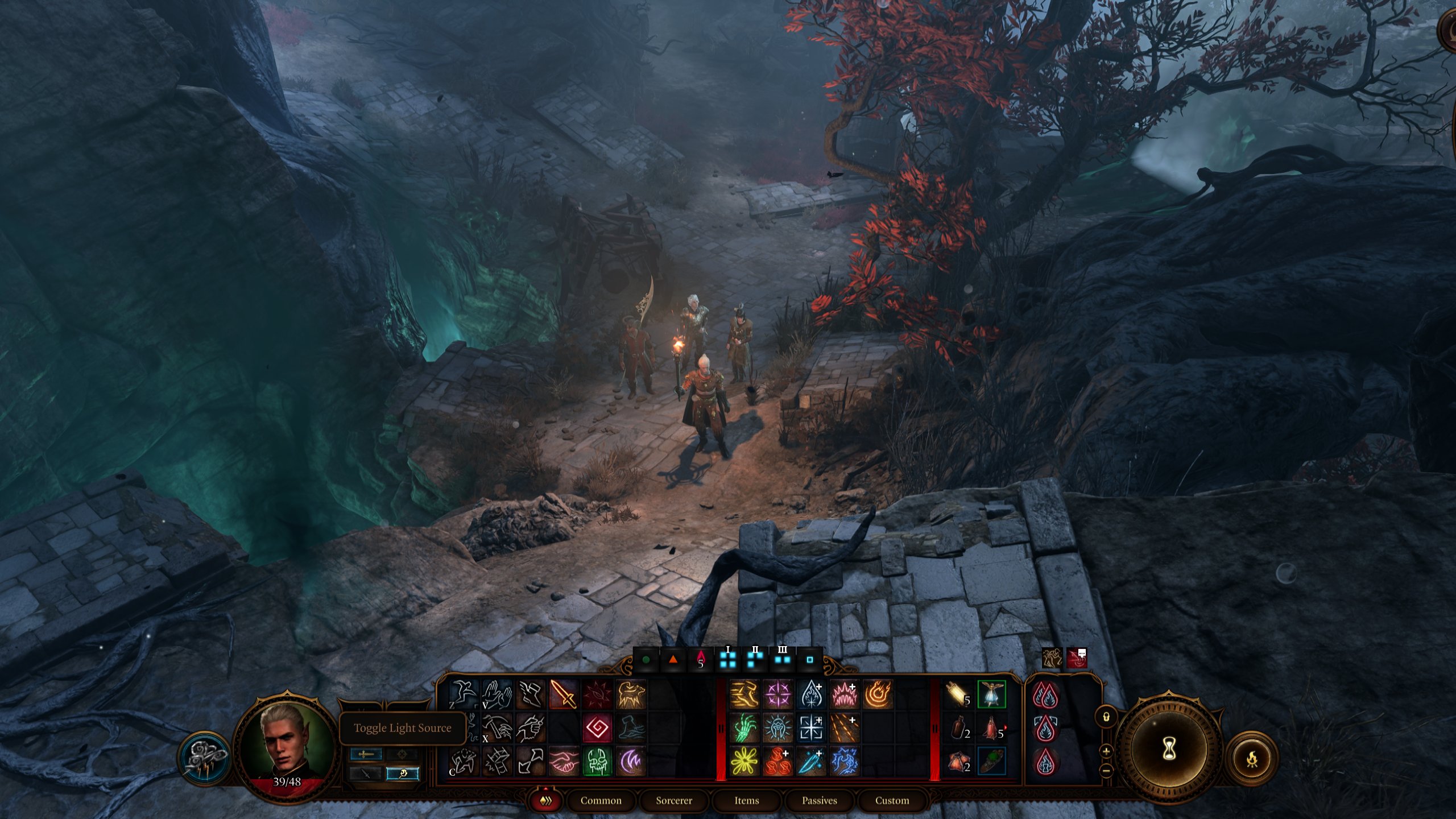Image resolution: width=1456 pixels, height=819 pixels.
Task: Select the melee weapon set button
Action: click(366, 754)
